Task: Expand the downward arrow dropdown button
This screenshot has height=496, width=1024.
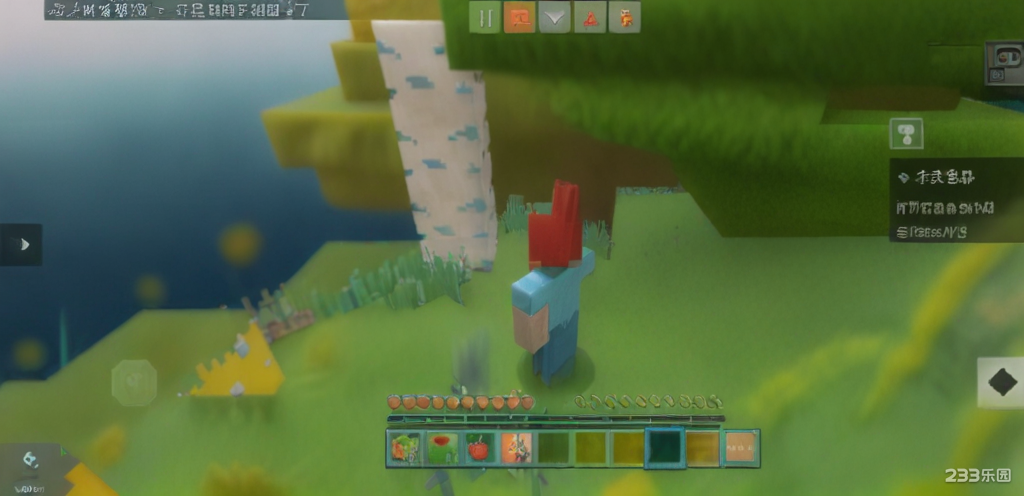Action: (x=554, y=18)
